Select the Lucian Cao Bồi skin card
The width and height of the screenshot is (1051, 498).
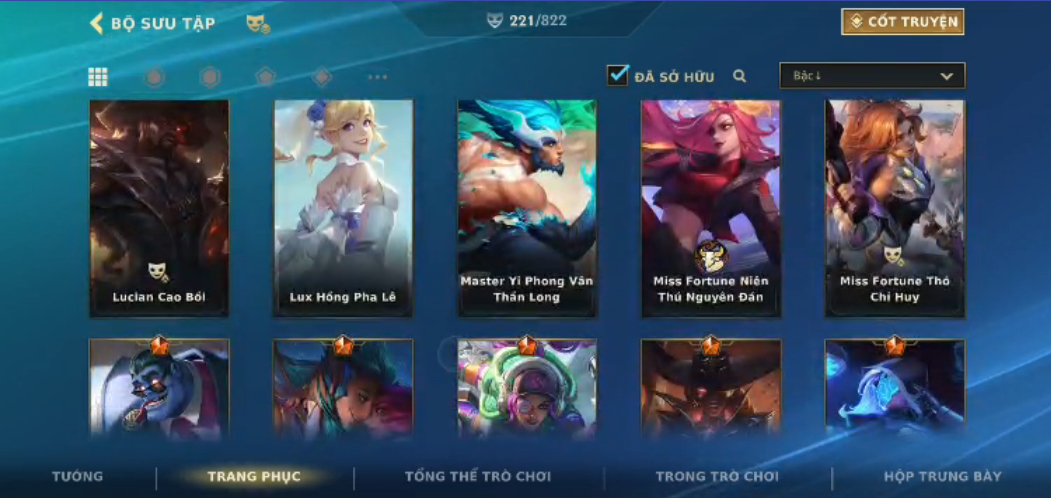pyautogui.click(x=159, y=208)
